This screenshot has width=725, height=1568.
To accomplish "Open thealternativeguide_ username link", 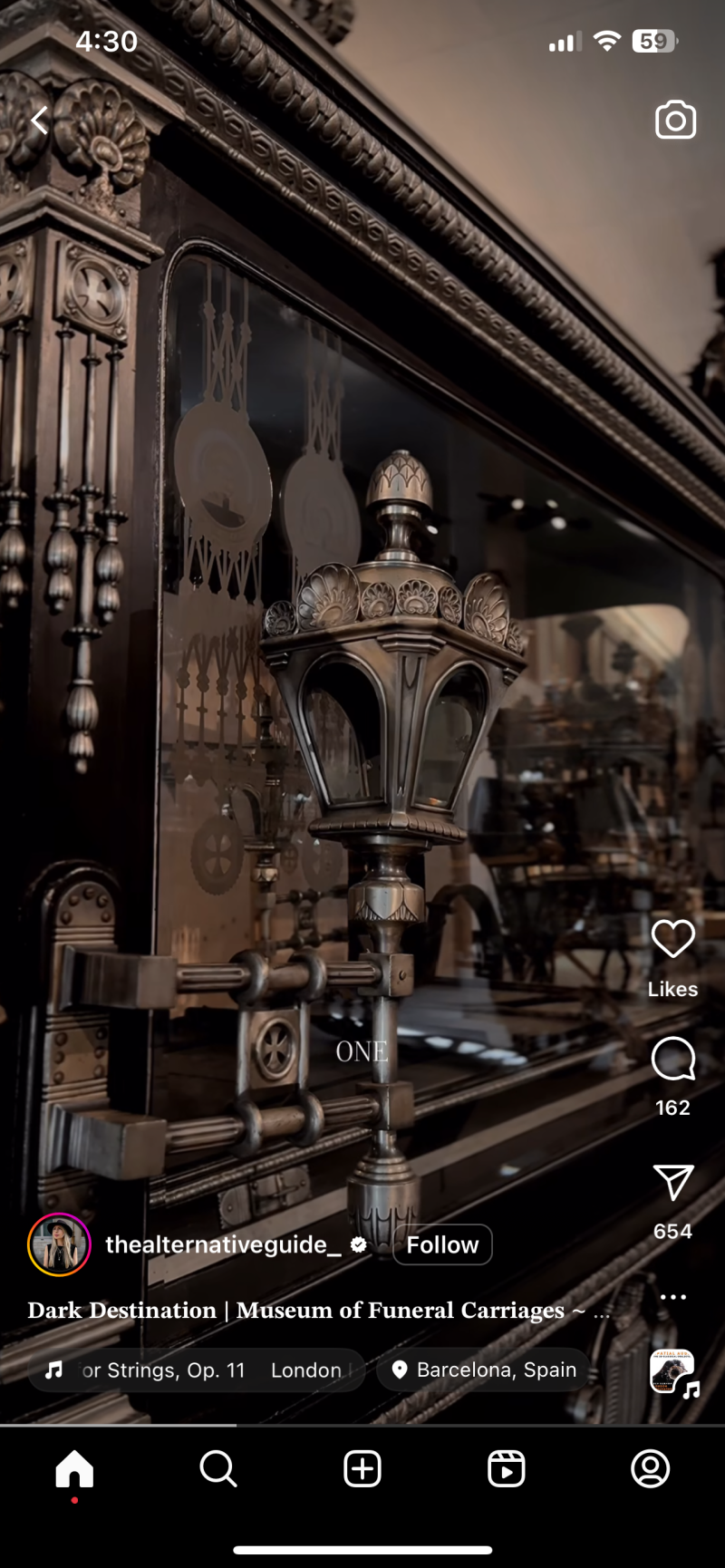I will tap(223, 1244).
